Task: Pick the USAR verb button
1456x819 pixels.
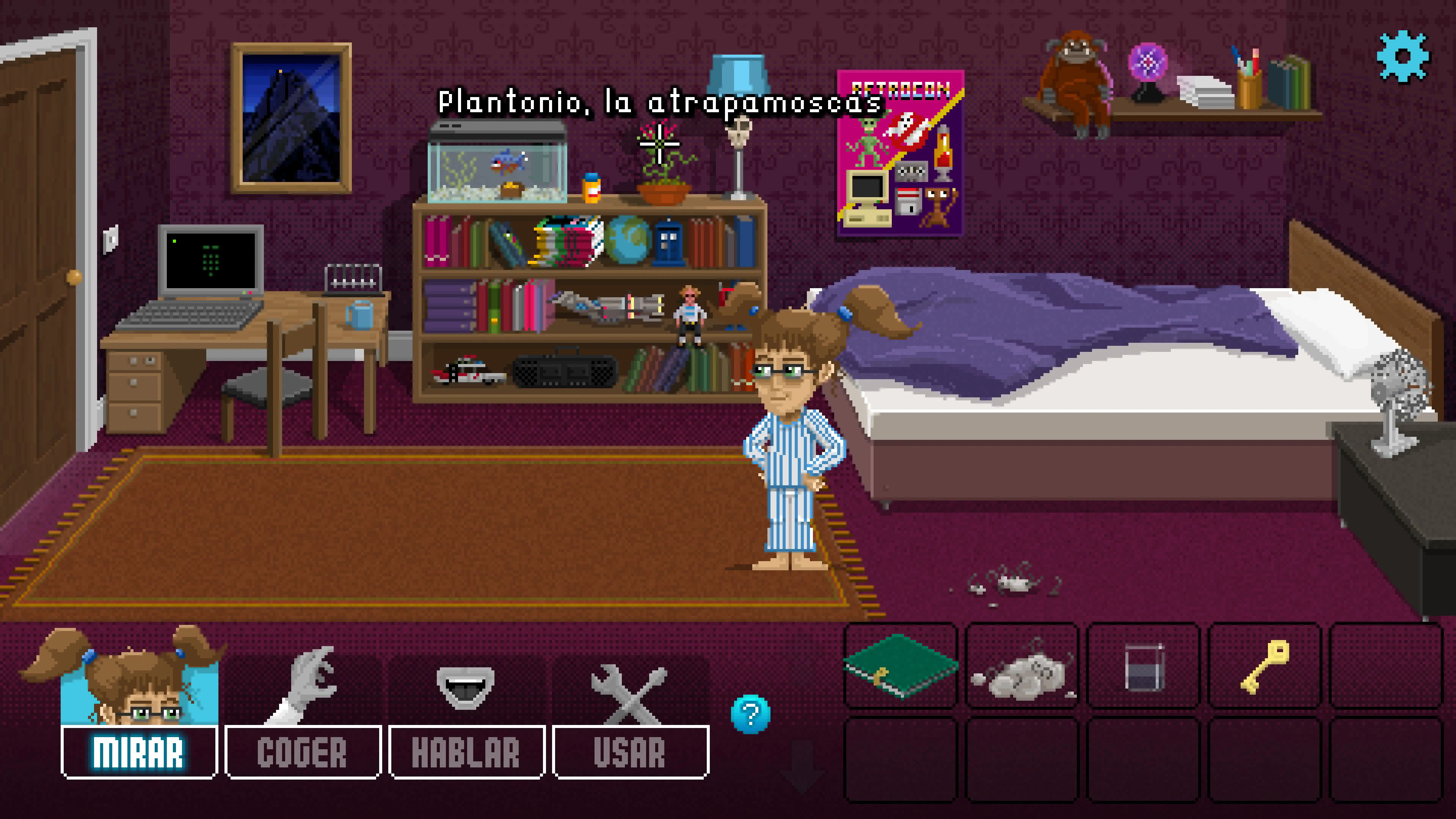Action: [630, 752]
